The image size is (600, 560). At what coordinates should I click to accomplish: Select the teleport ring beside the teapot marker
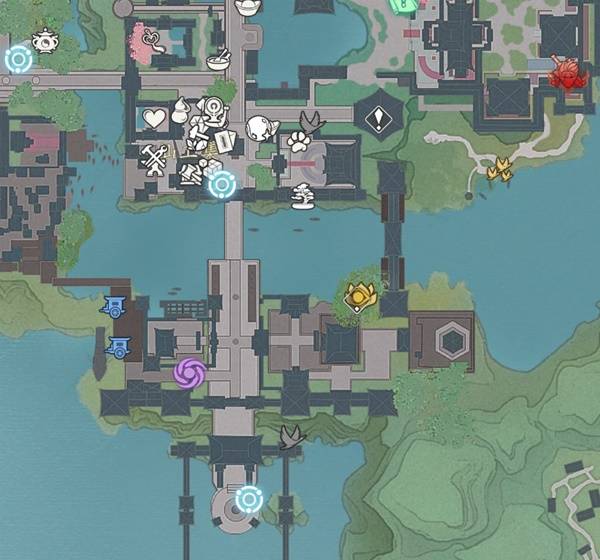click(x=18, y=60)
